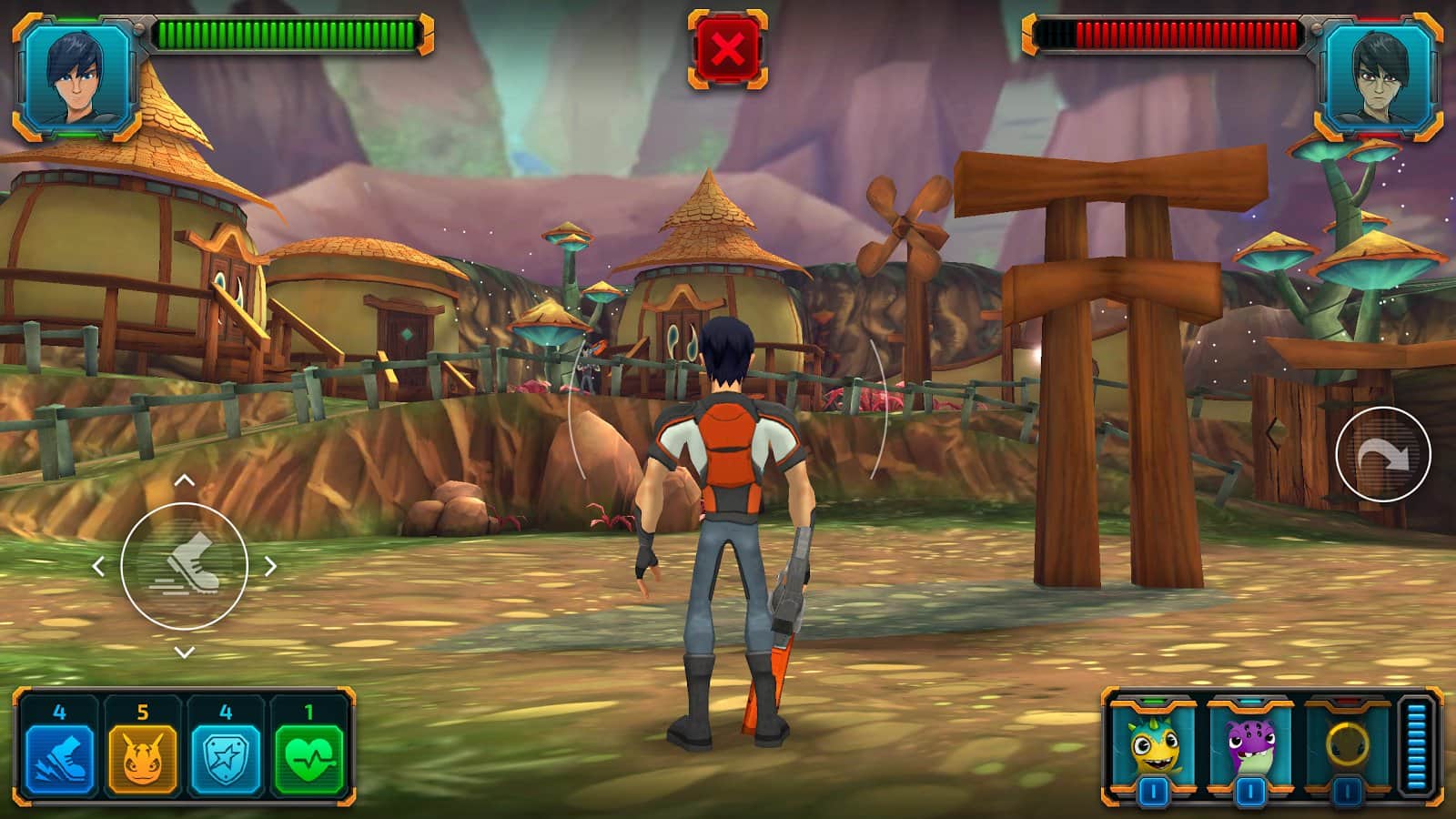Click the player's hero portrait
This screenshot has height=819, width=1456.
coord(77,77)
